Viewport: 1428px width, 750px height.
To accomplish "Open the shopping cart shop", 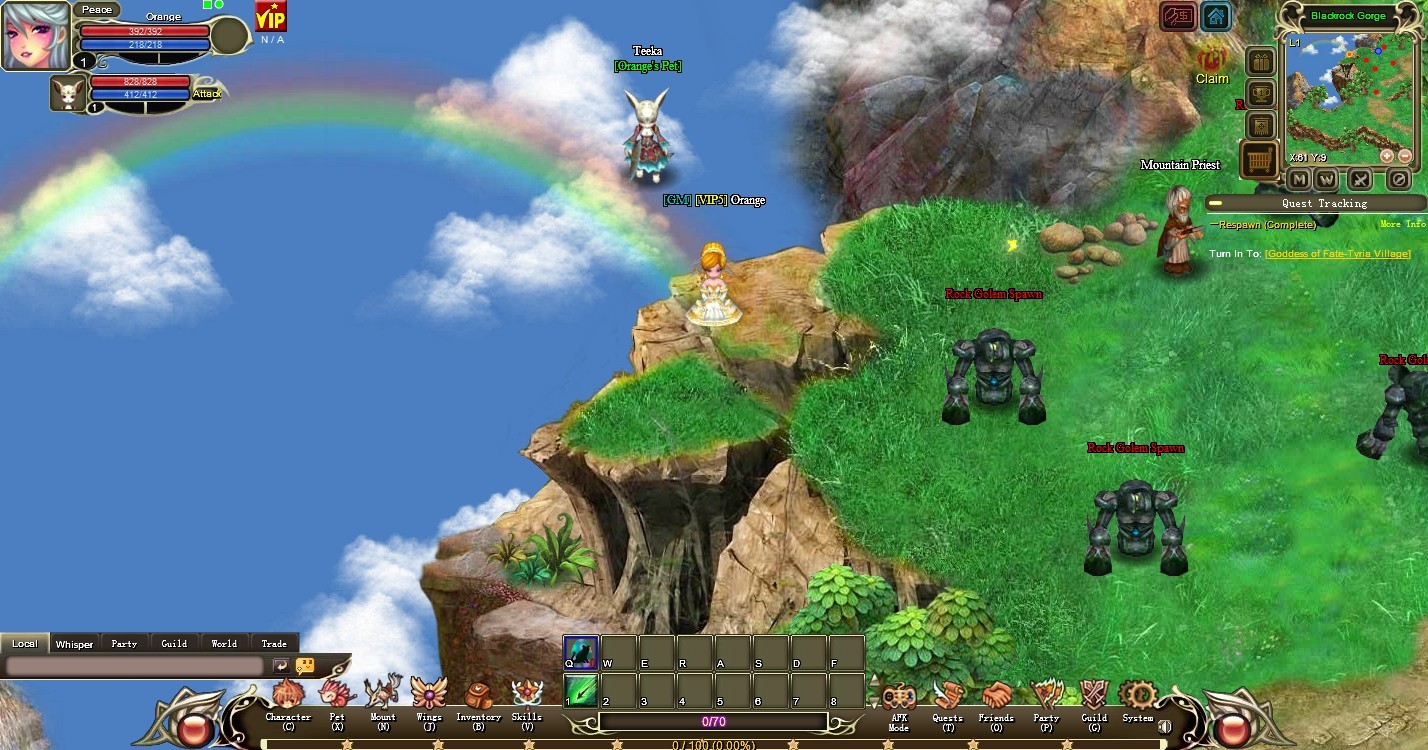I will 1259,160.
